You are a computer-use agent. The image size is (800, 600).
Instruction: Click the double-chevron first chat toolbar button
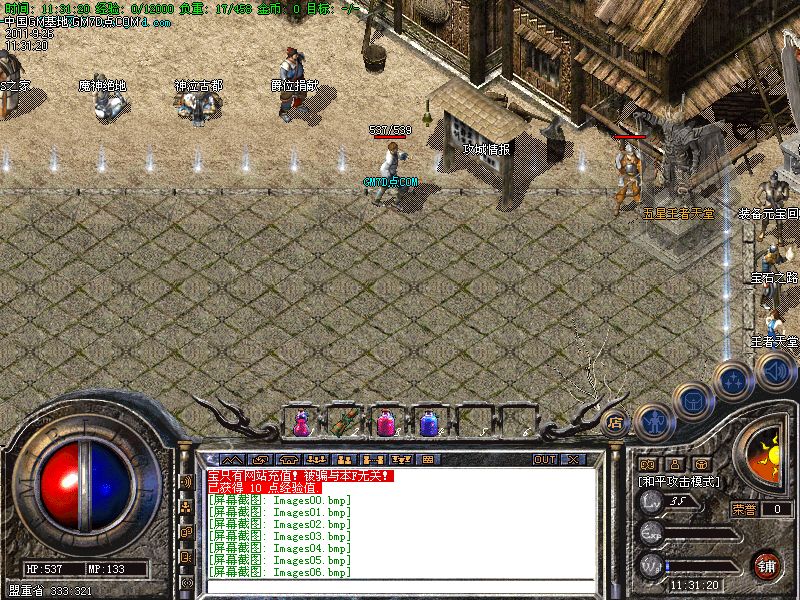click(x=232, y=459)
